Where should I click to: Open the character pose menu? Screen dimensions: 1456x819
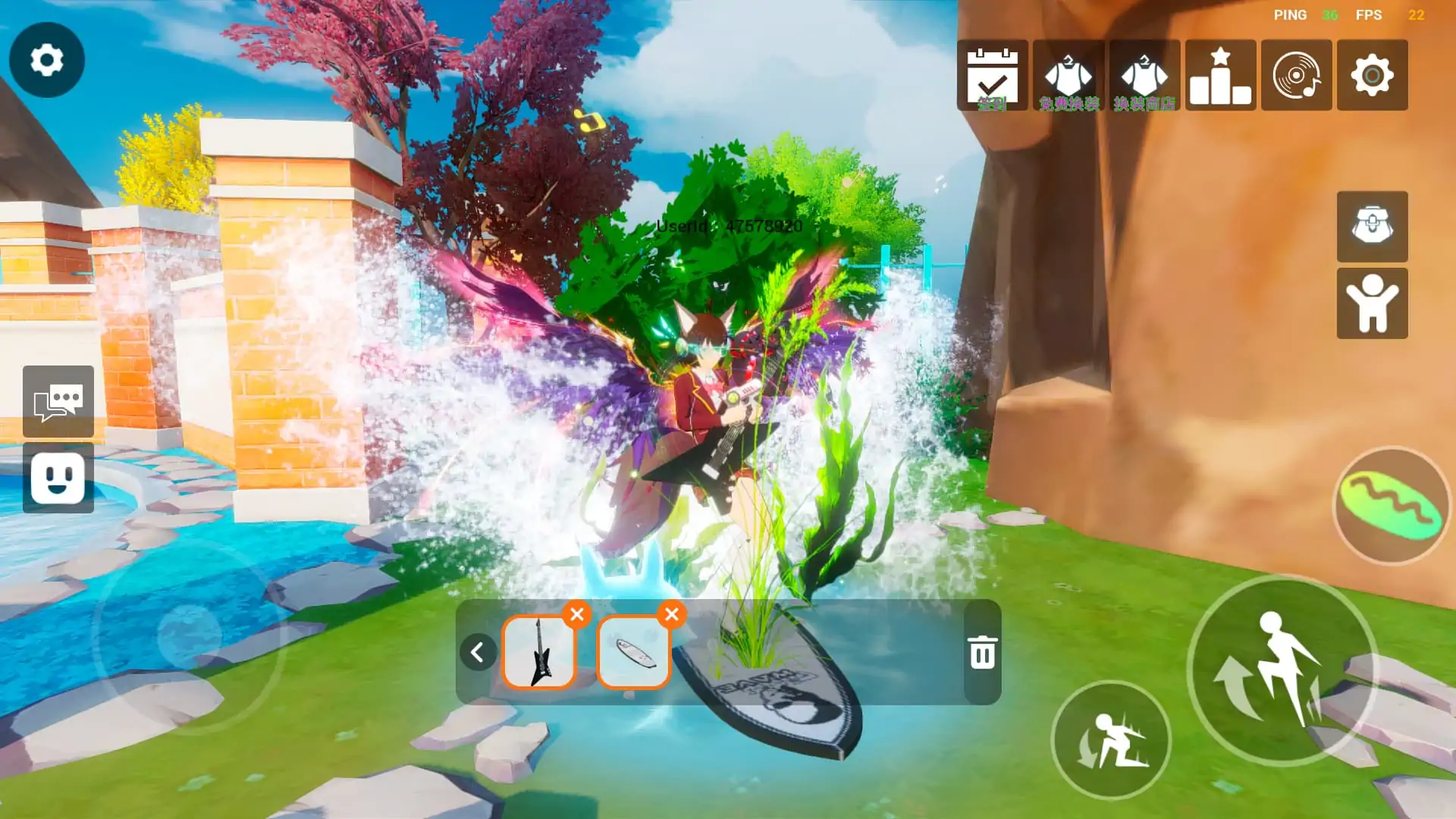(x=1372, y=303)
